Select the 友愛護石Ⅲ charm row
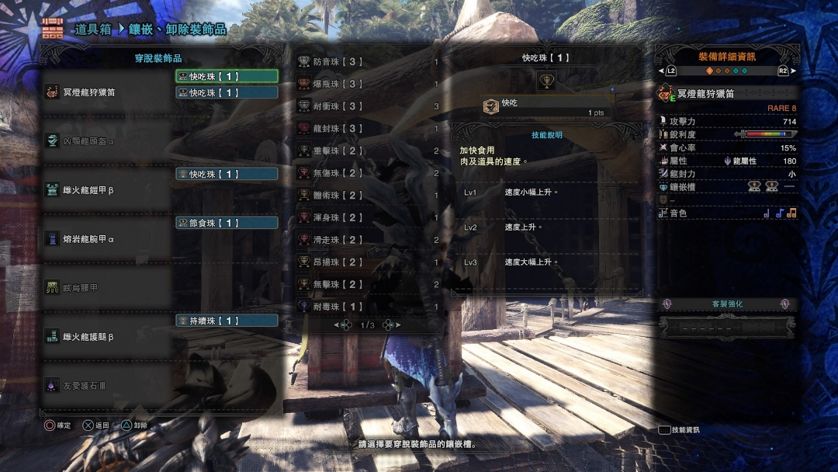 pyautogui.click(x=108, y=384)
